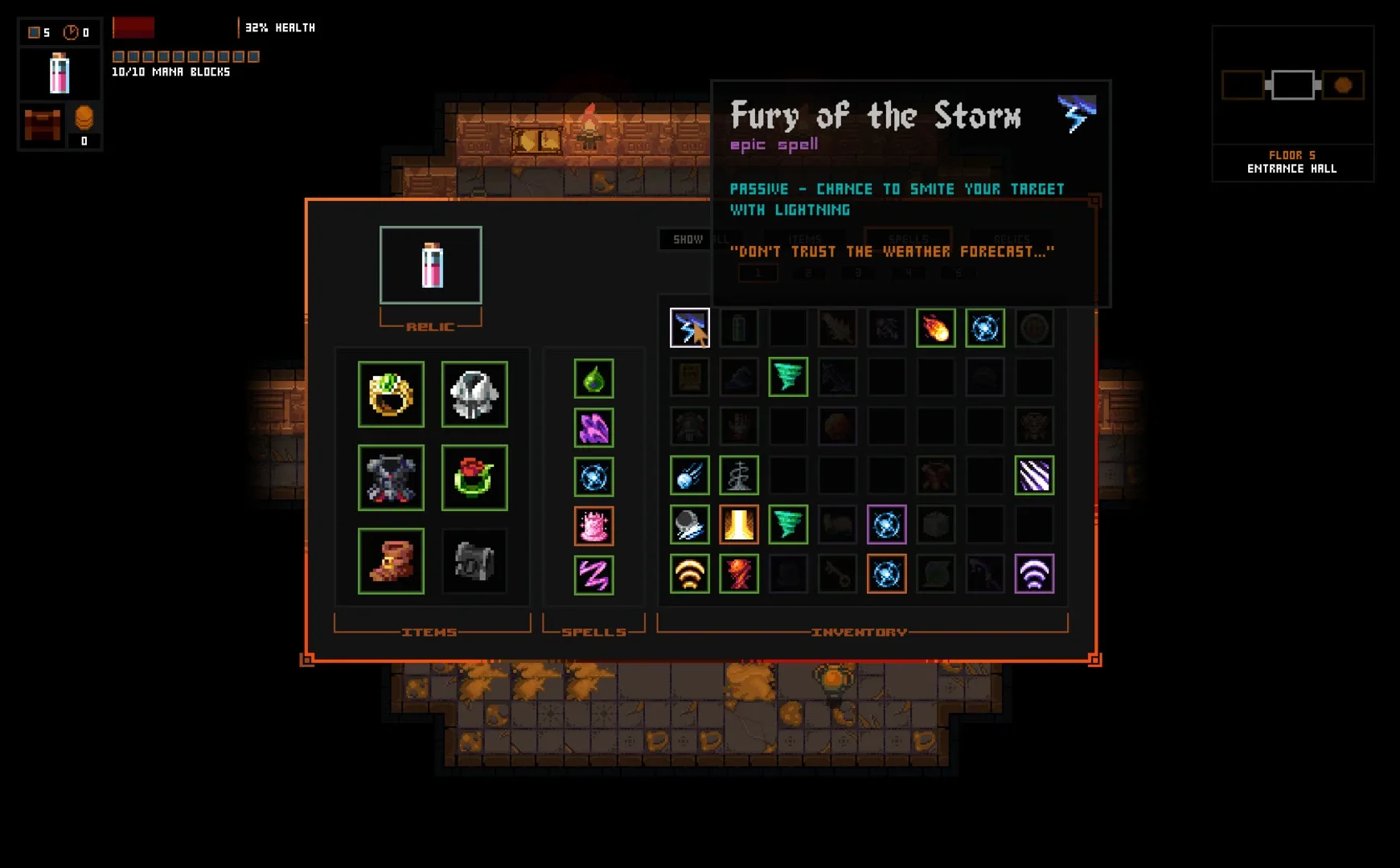Screen dimensions: 1400x868
Task: Choose the green droplet equipped spell
Action: 593,379
